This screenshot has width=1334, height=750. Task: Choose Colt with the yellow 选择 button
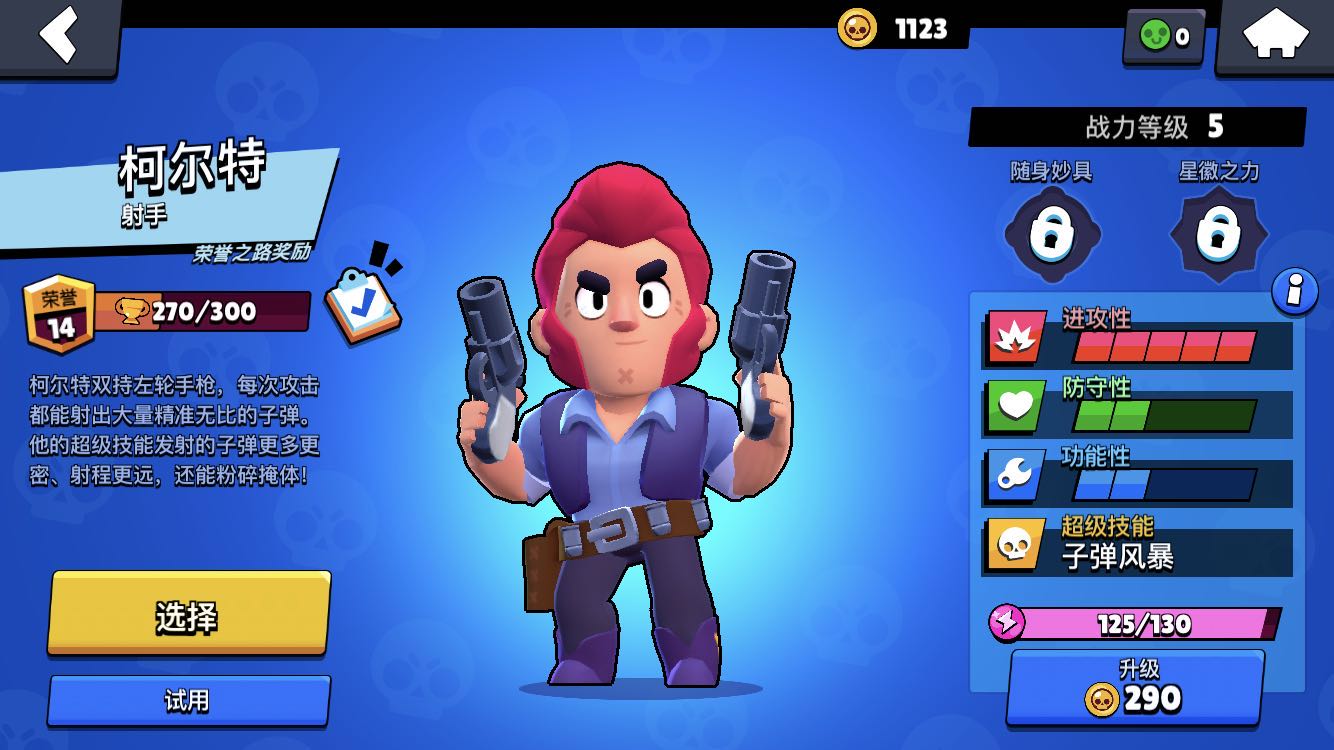point(188,615)
